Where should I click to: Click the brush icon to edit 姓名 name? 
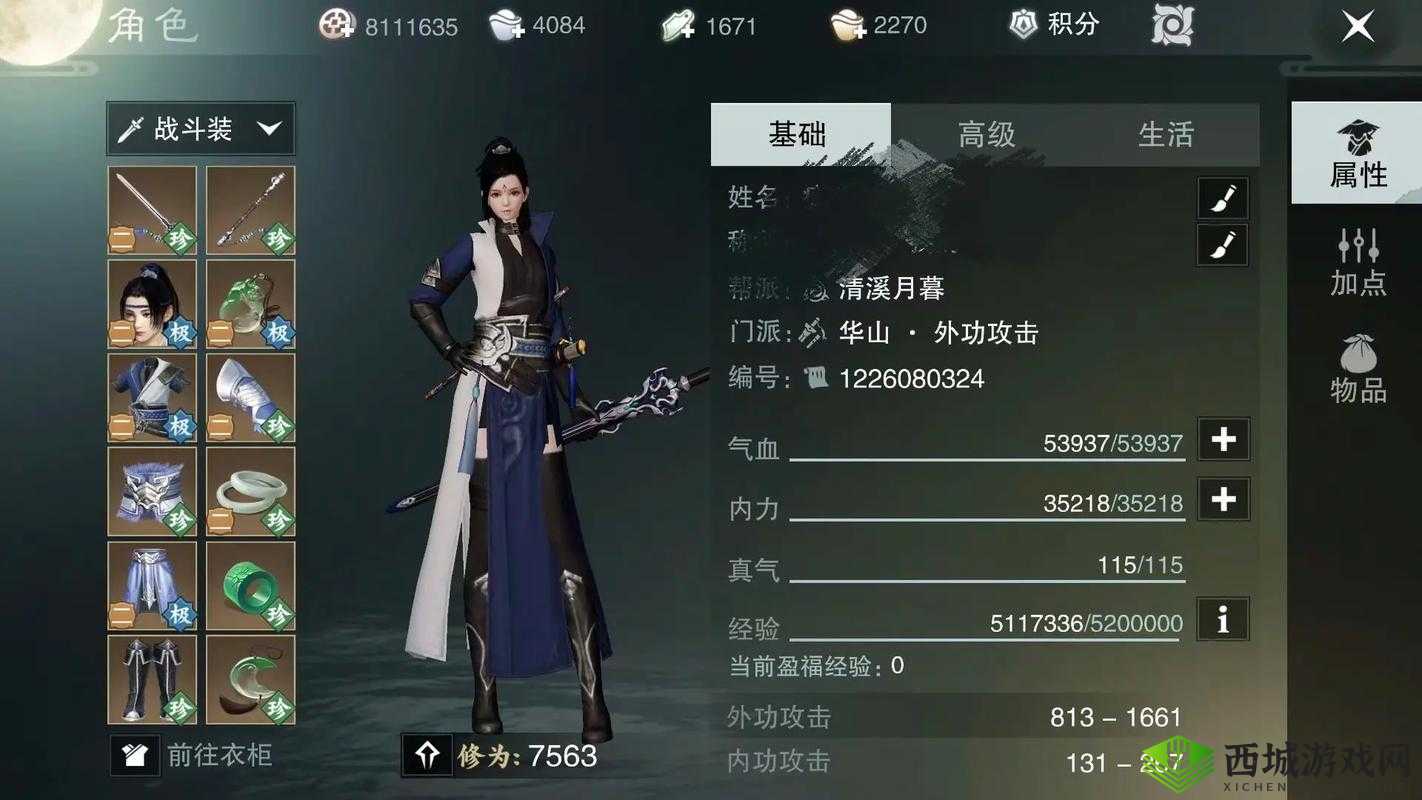click(x=1222, y=198)
